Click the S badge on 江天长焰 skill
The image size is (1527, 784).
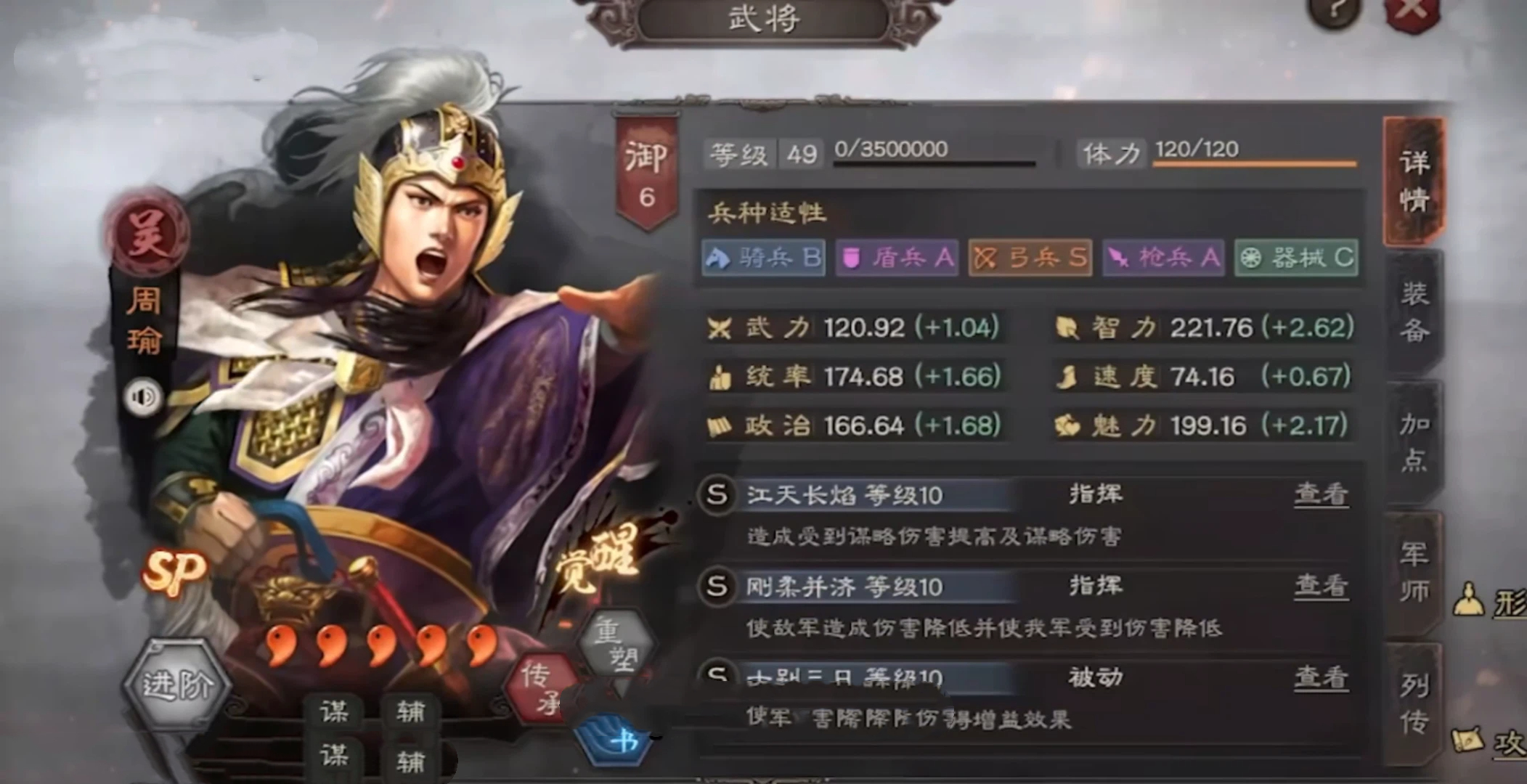point(715,495)
